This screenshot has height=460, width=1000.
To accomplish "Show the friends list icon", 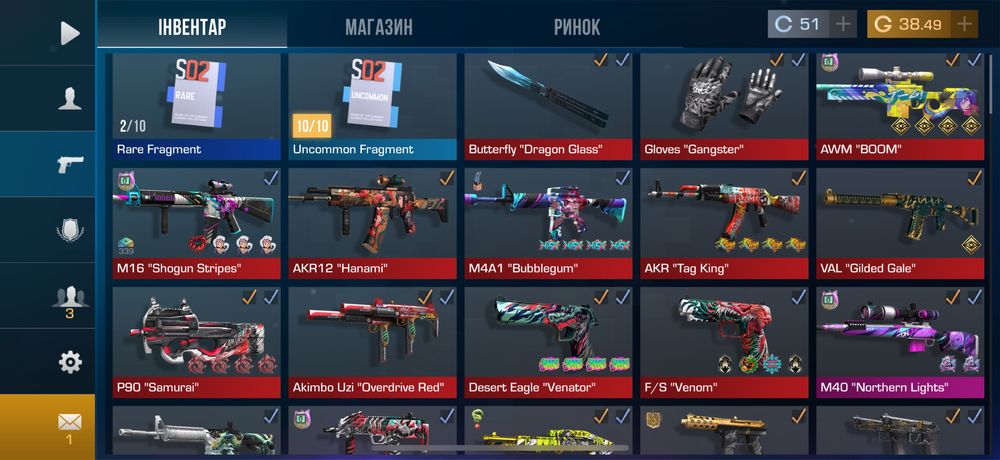I will (x=69, y=297).
